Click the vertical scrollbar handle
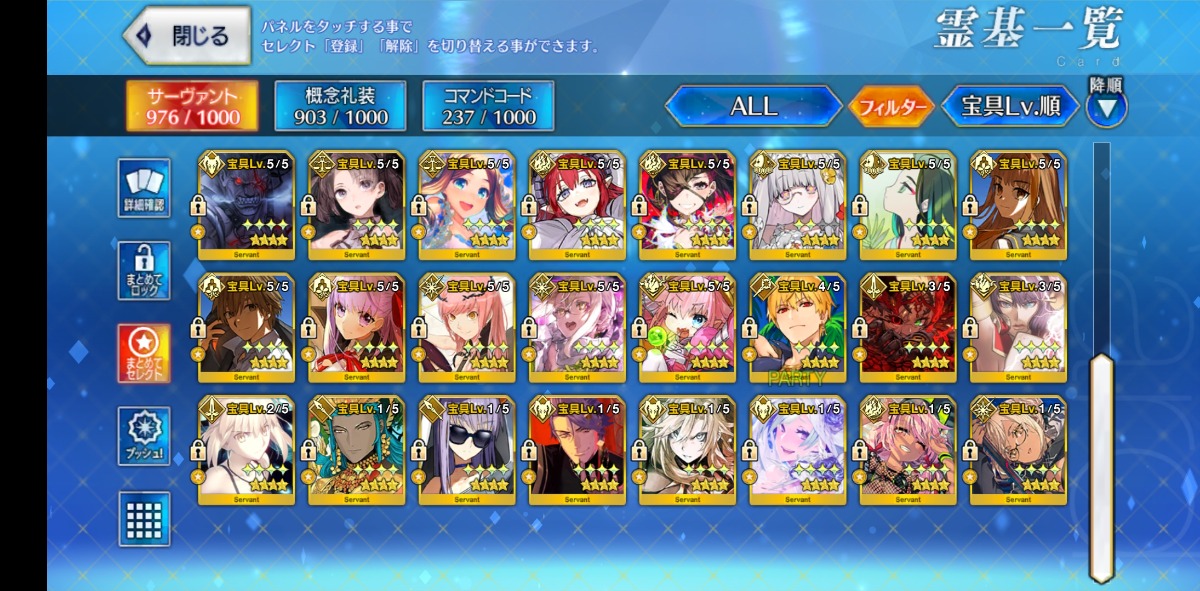Image resolution: width=1200 pixels, height=591 pixels. coord(1101,465)
